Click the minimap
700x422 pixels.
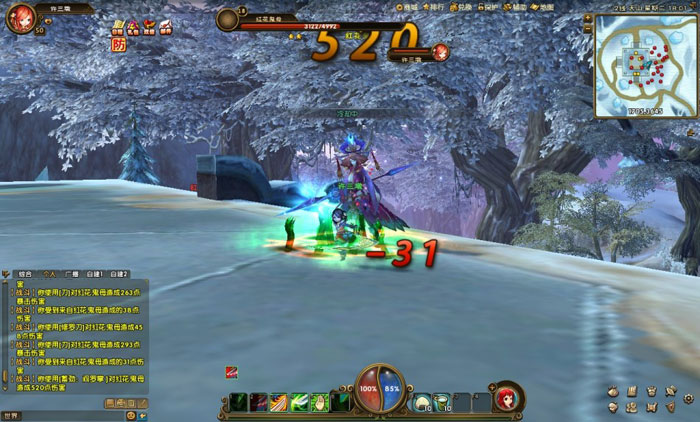tap(644, 66)
